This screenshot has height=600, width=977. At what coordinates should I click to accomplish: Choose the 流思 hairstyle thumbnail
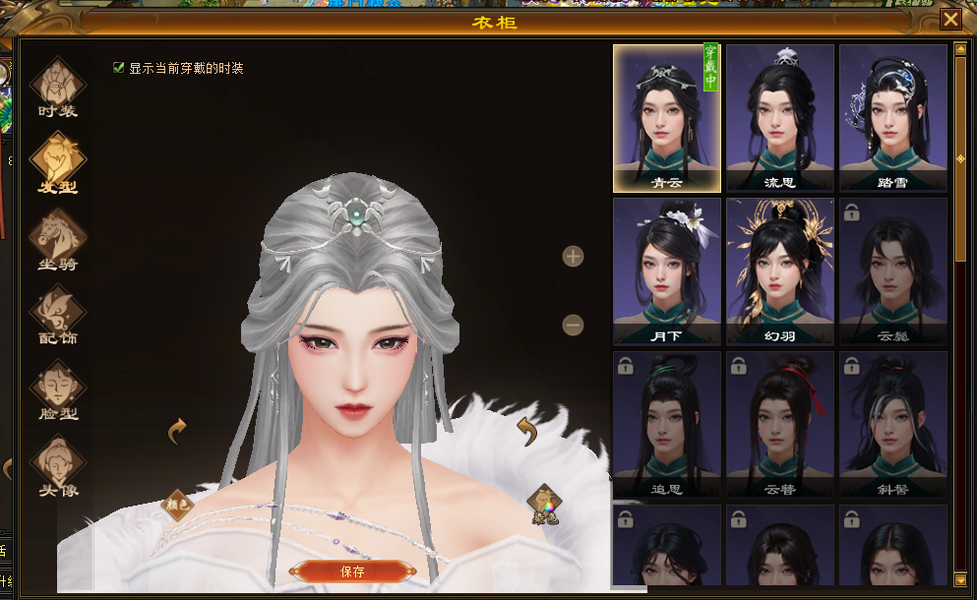[x=779, y=117]
